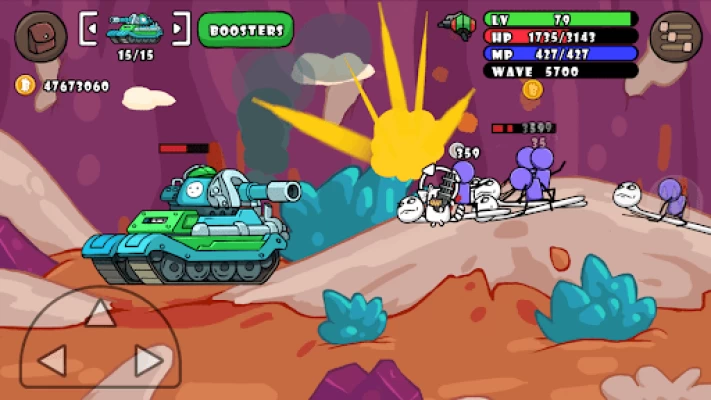711x400 pixels.
Task: Open the wooden menu button
Action: click(x=675, y=37)
